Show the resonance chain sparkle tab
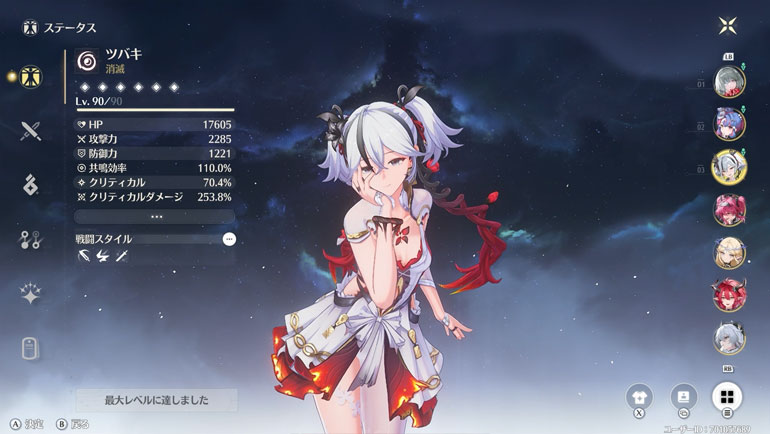The height and width of the screenshot is (434, 770). 30,293
